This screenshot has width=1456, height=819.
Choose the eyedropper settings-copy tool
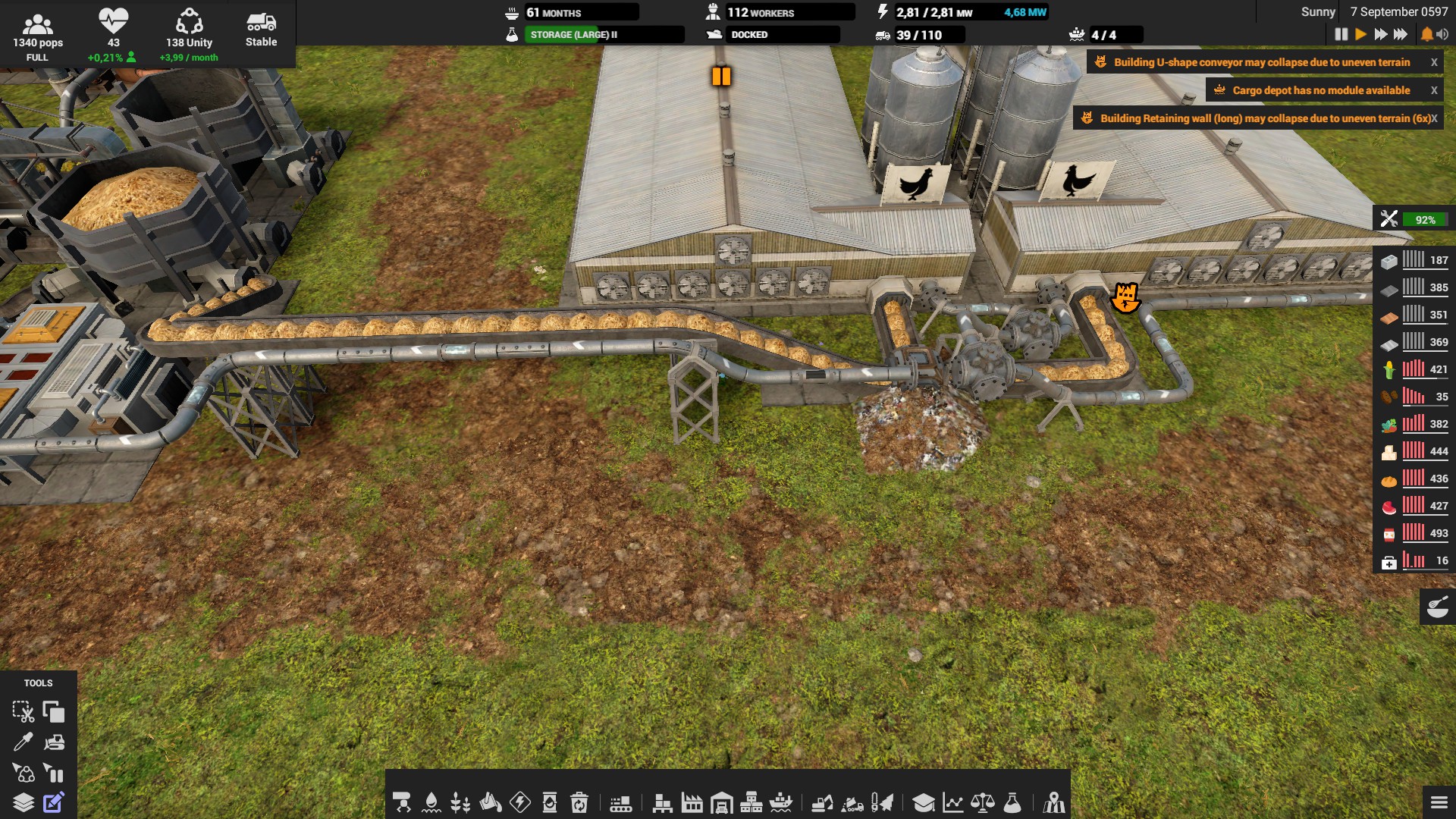pos(25,743)
